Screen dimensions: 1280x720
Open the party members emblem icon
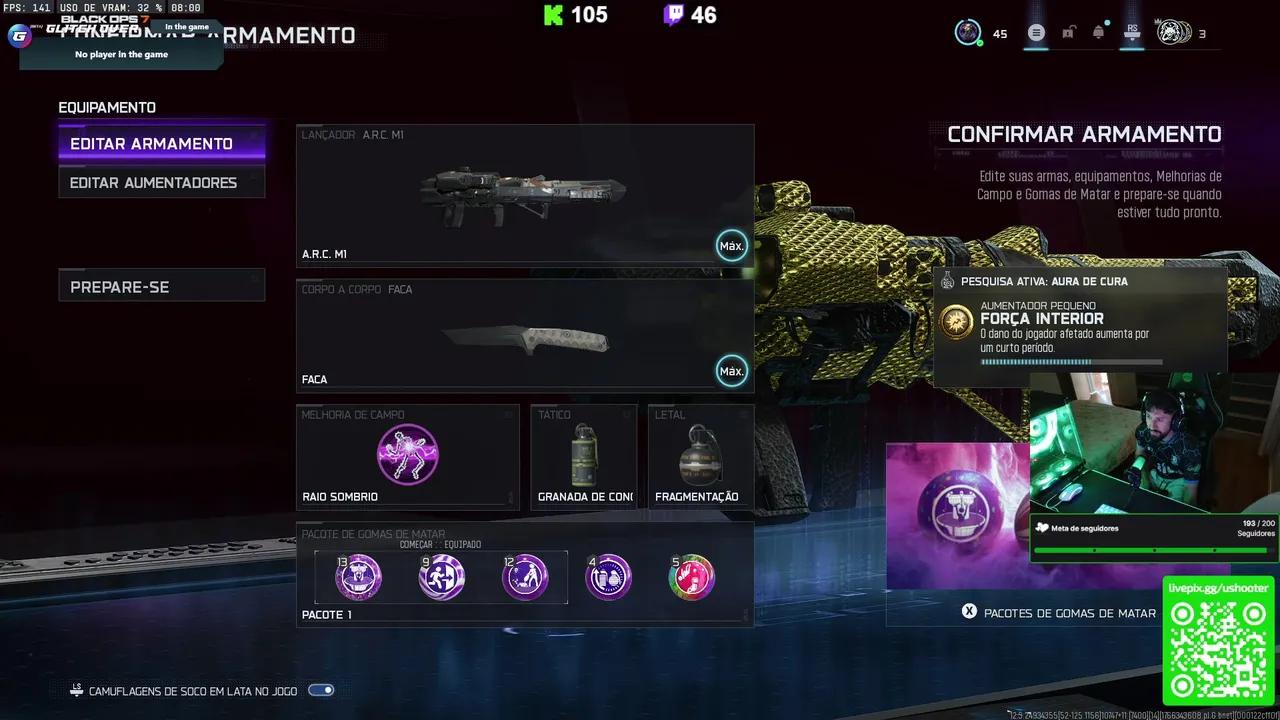(x=1173, y=33)
